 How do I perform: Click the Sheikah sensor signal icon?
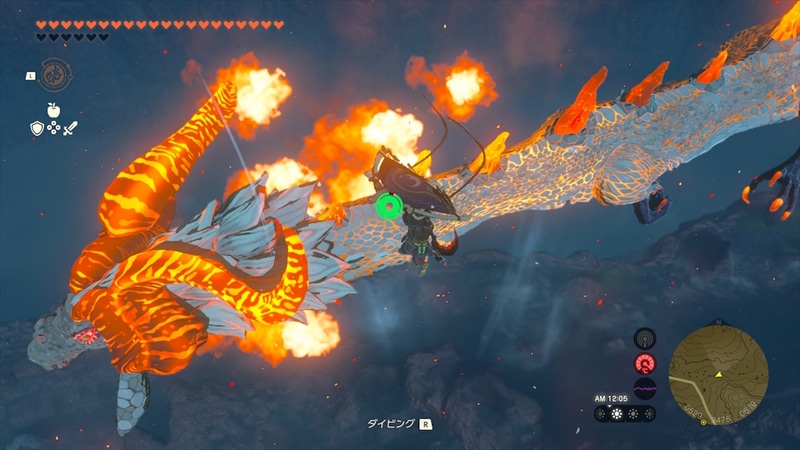tap(645, 340)
